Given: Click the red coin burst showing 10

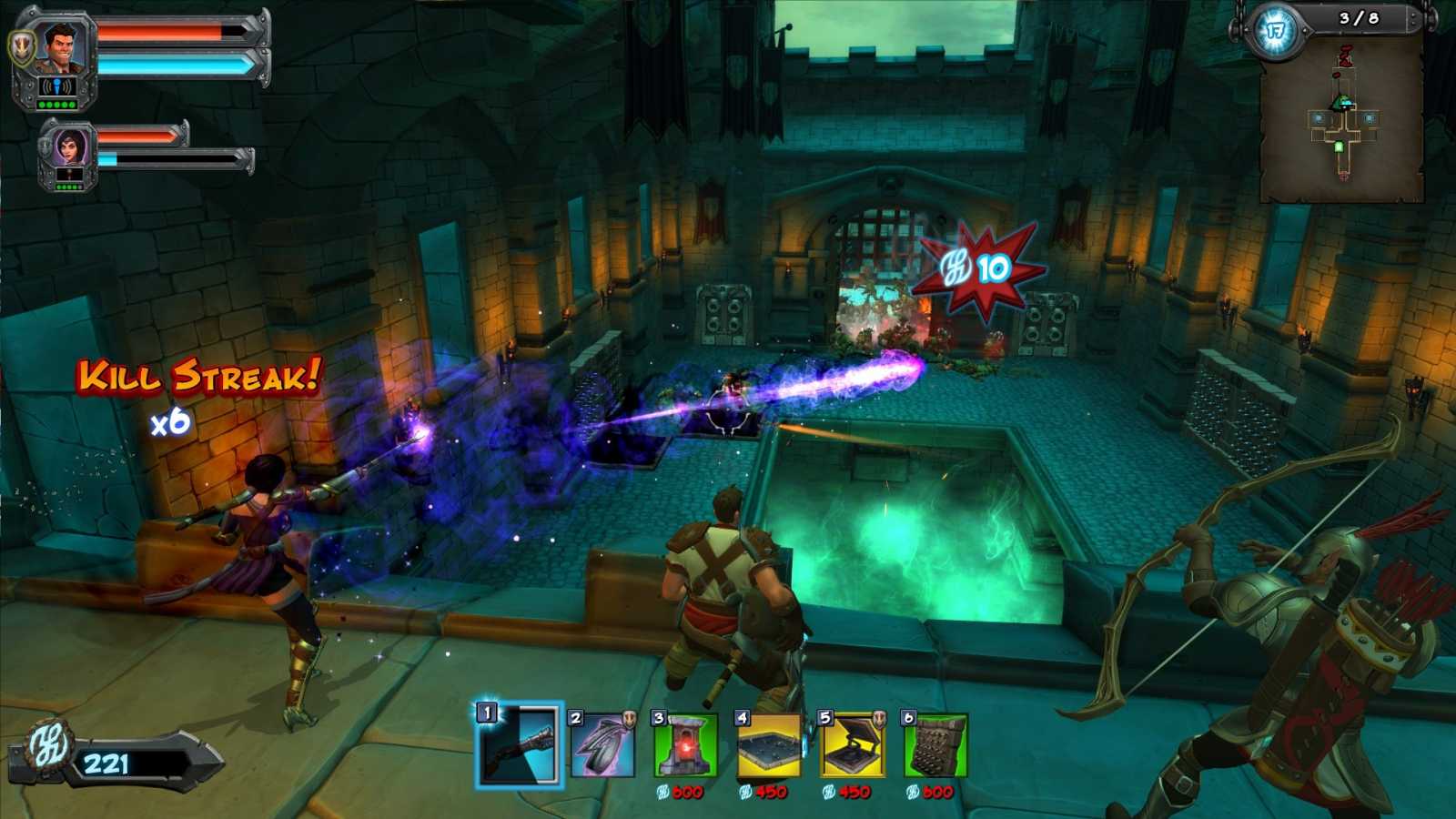Looking at the screenshot, I should point(978,268).
